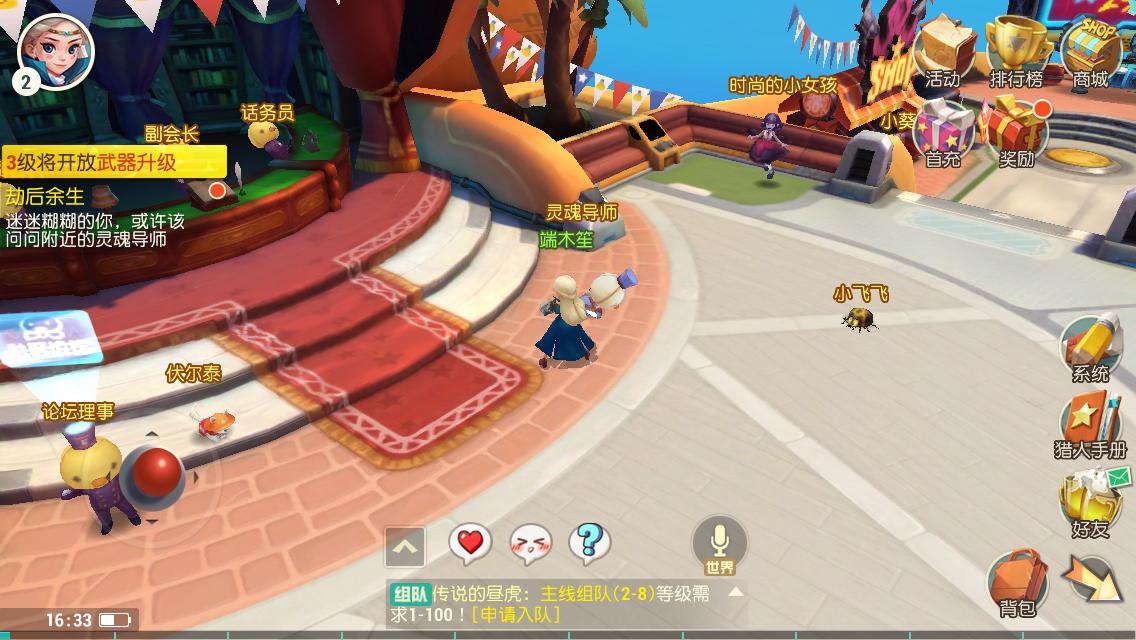Open the heart emote button
The image size is (1136, 640).
[469, 544]
